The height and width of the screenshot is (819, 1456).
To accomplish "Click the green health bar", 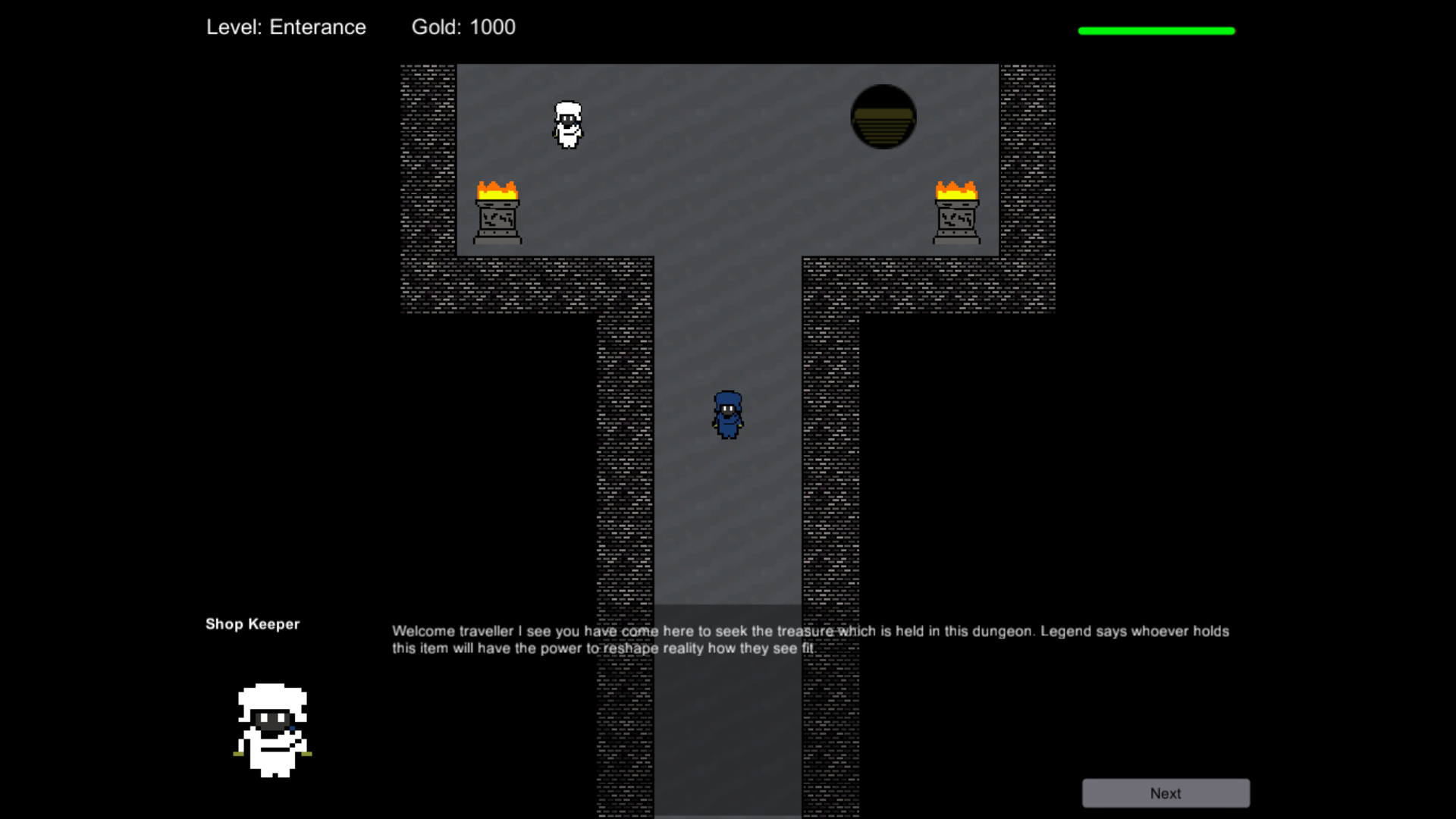I will (x=1155, y=30).
